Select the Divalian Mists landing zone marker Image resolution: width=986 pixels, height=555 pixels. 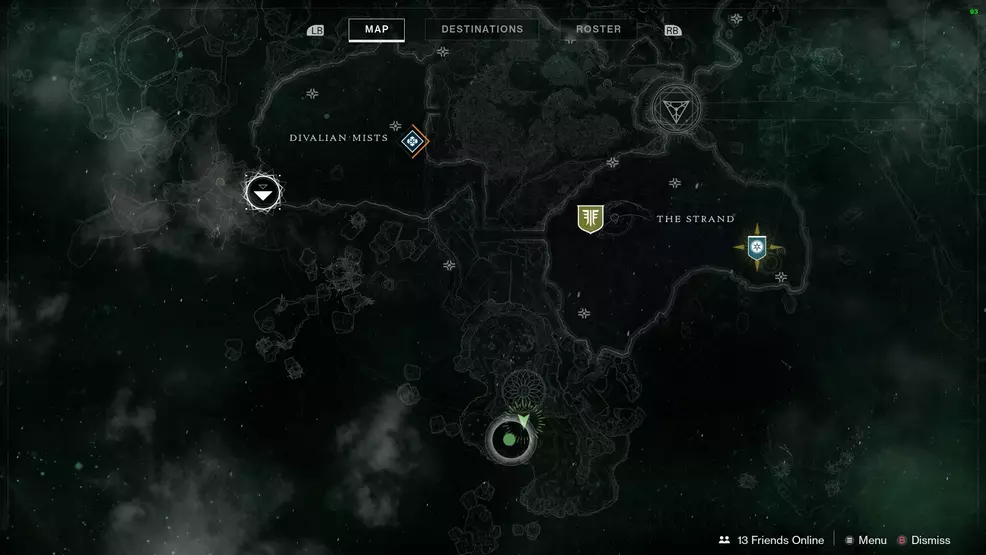pos(412,142)
